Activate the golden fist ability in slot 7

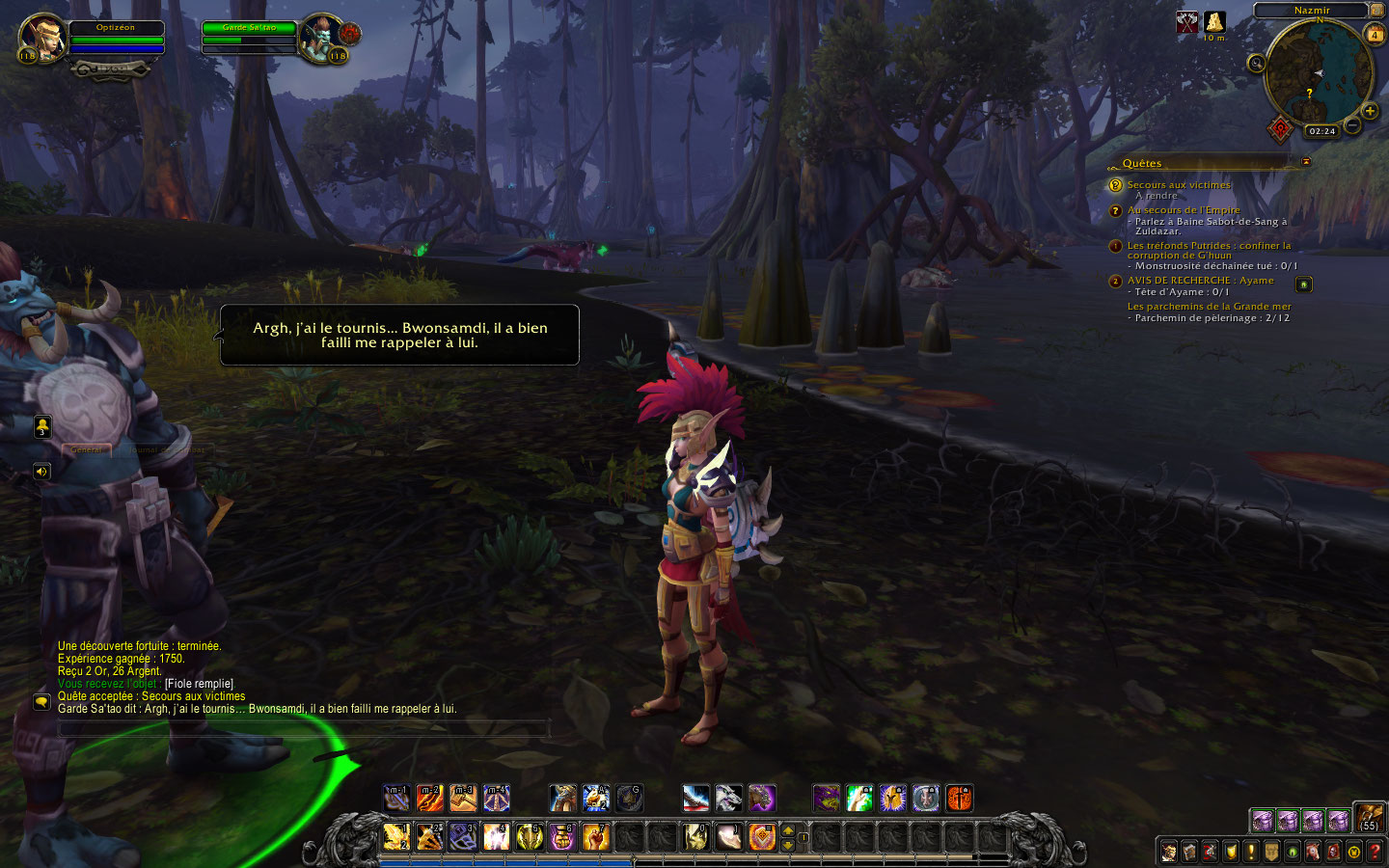(x=595, y=836)
